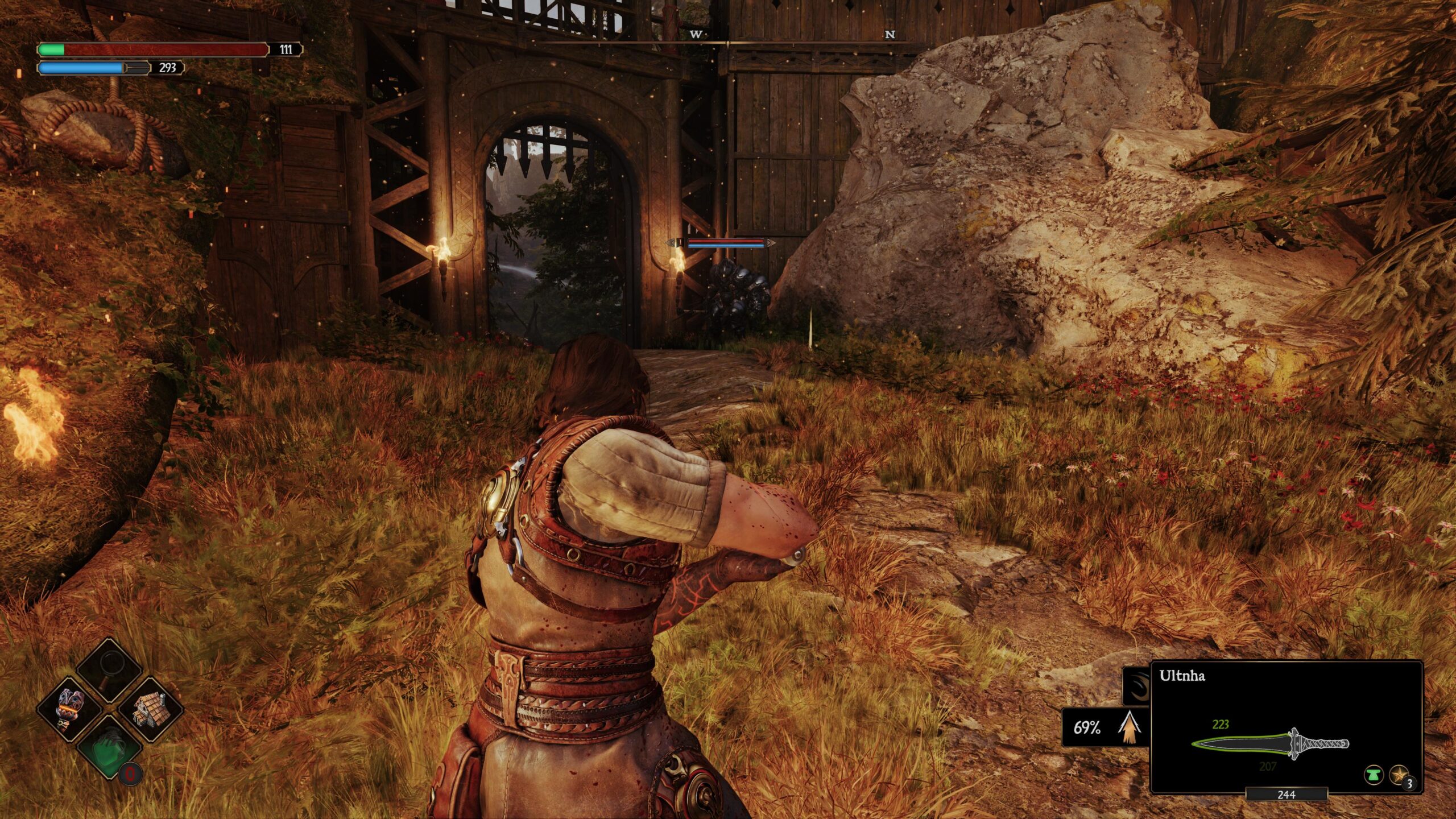1456x819 pixels.
Task: Use the carved mask totem slot
Action: pos(70,711)
